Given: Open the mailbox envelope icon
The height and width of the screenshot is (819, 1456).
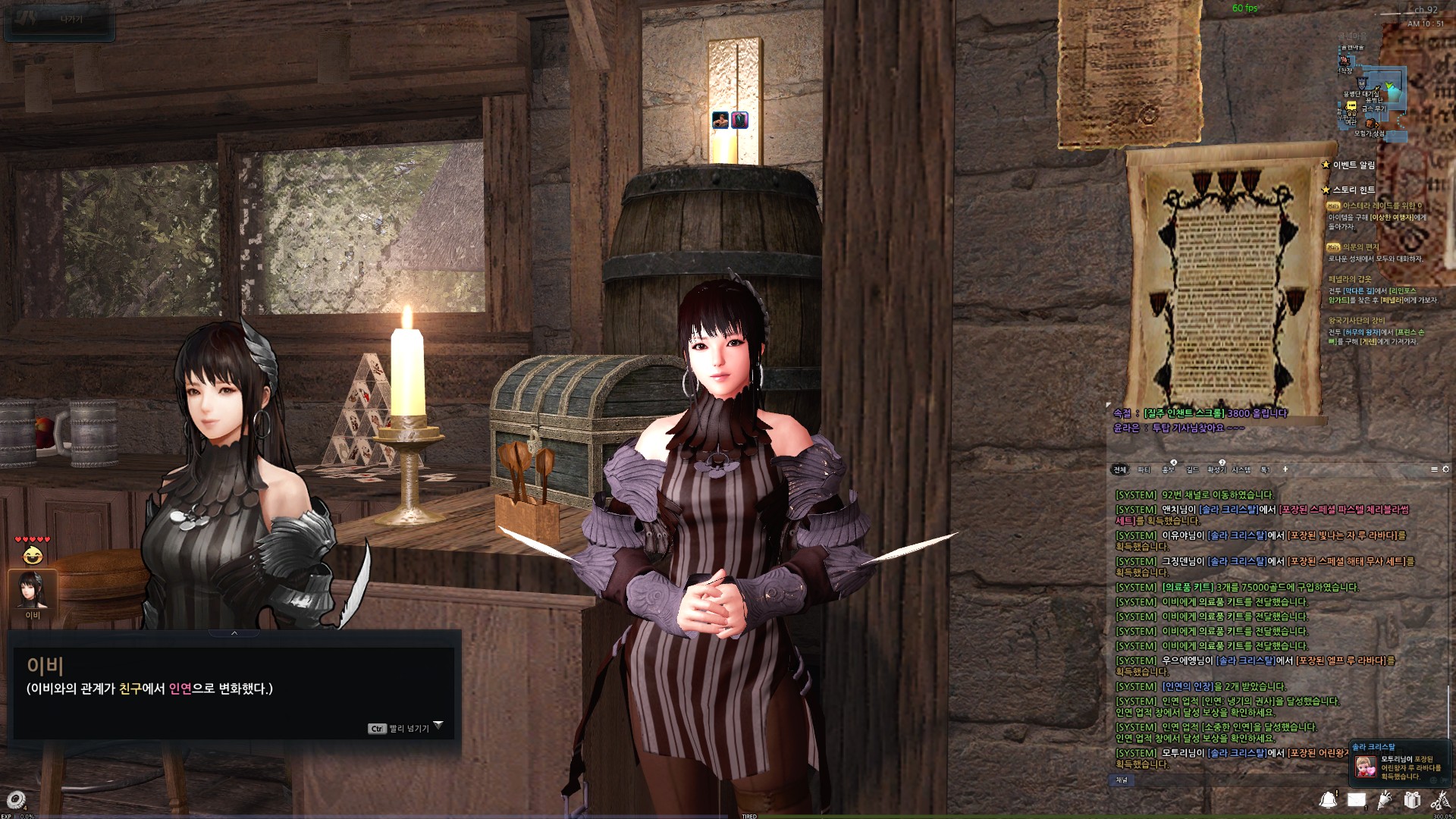Looking at the screenshot, I should (1357, 800).
